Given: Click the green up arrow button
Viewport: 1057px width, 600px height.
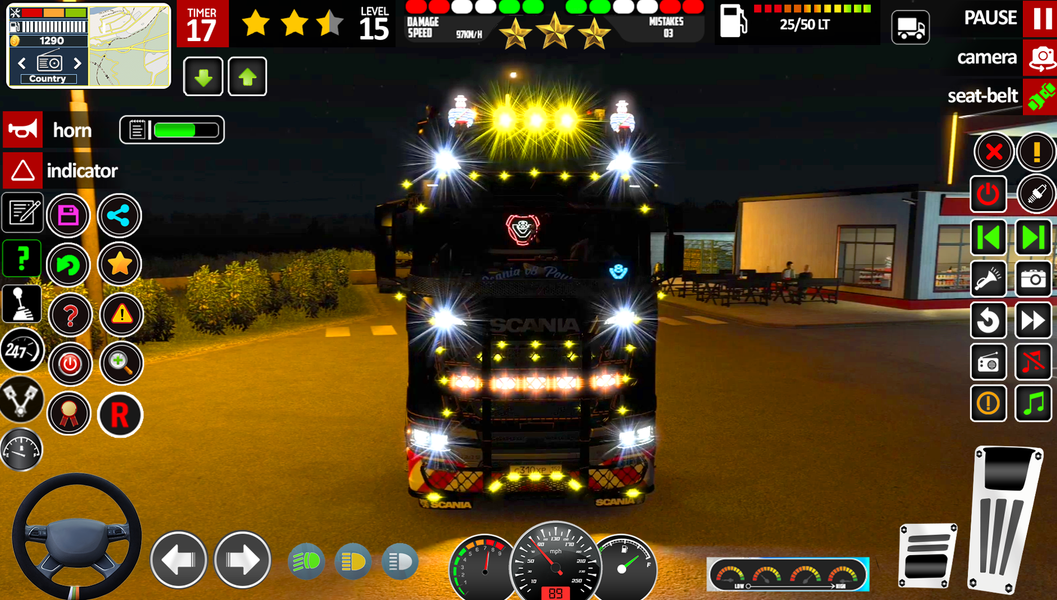Looking at the screenshot, I should (247, 77).
